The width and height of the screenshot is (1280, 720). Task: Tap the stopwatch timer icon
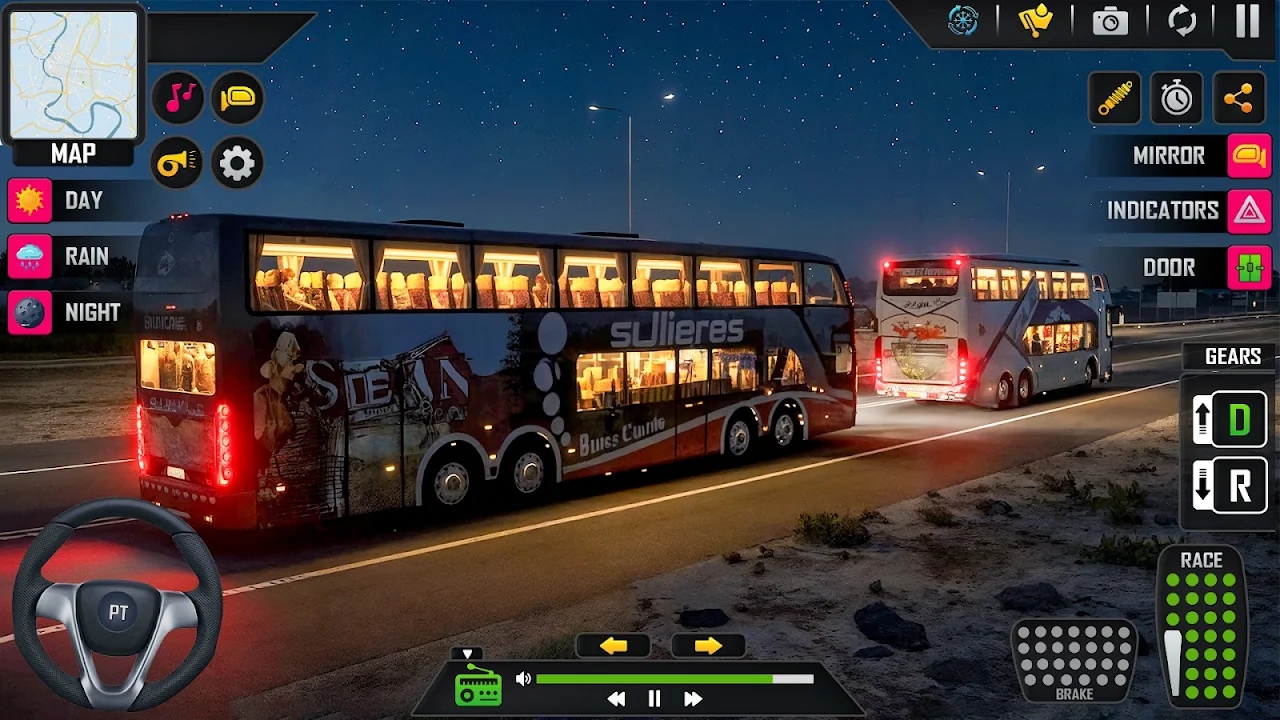click(x=1176, y=98)
